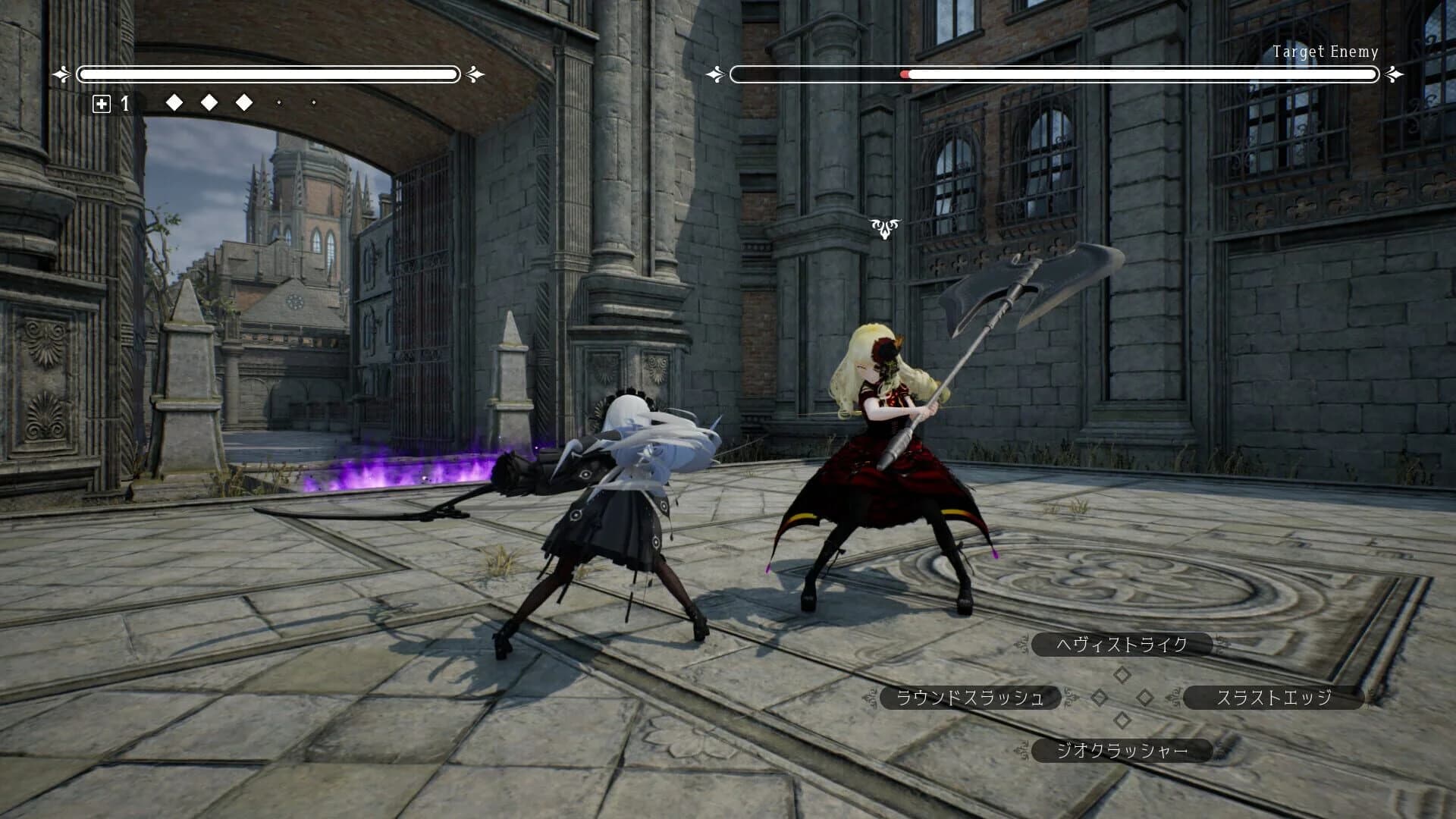
Task: Click the red segment of the enemy health bar
Action: click(905, 74)
